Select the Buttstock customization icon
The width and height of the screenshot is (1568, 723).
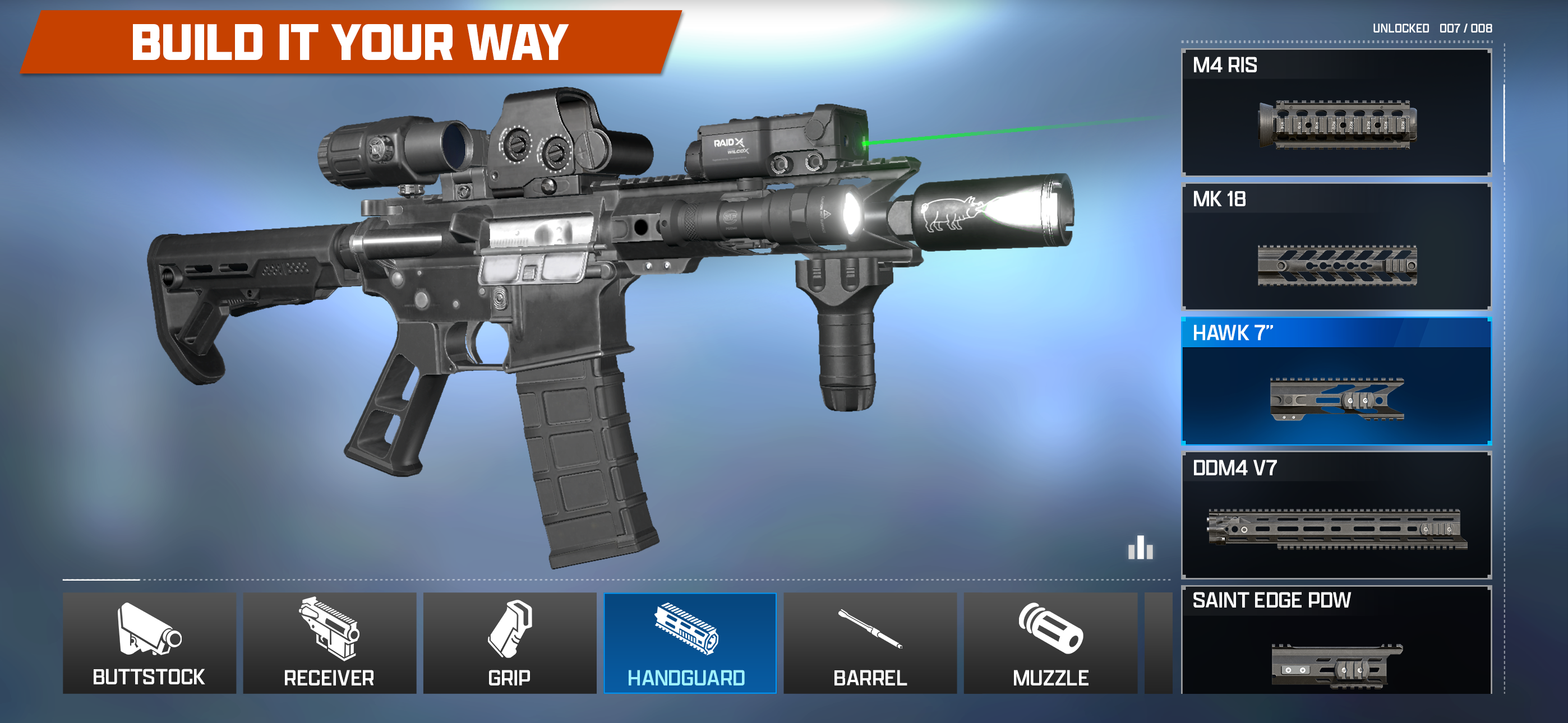(x=150, y=642)
